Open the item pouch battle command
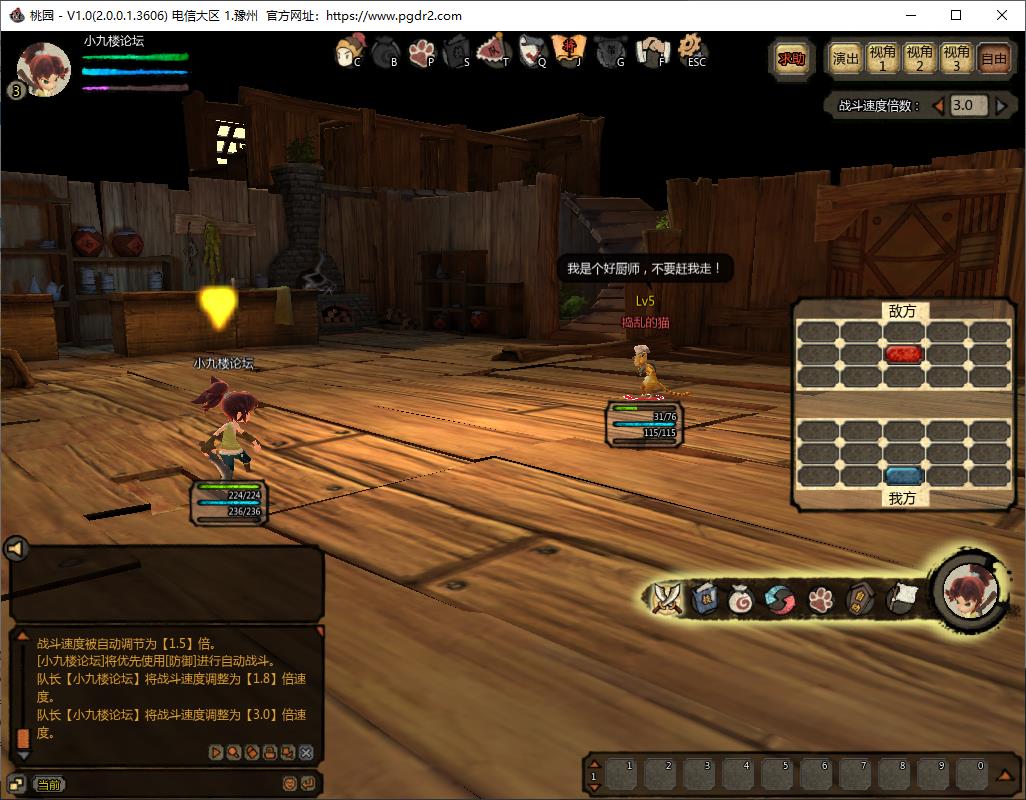Image resolution: width=1026 pixels, height=800 pixels. [x=740, y=599]
